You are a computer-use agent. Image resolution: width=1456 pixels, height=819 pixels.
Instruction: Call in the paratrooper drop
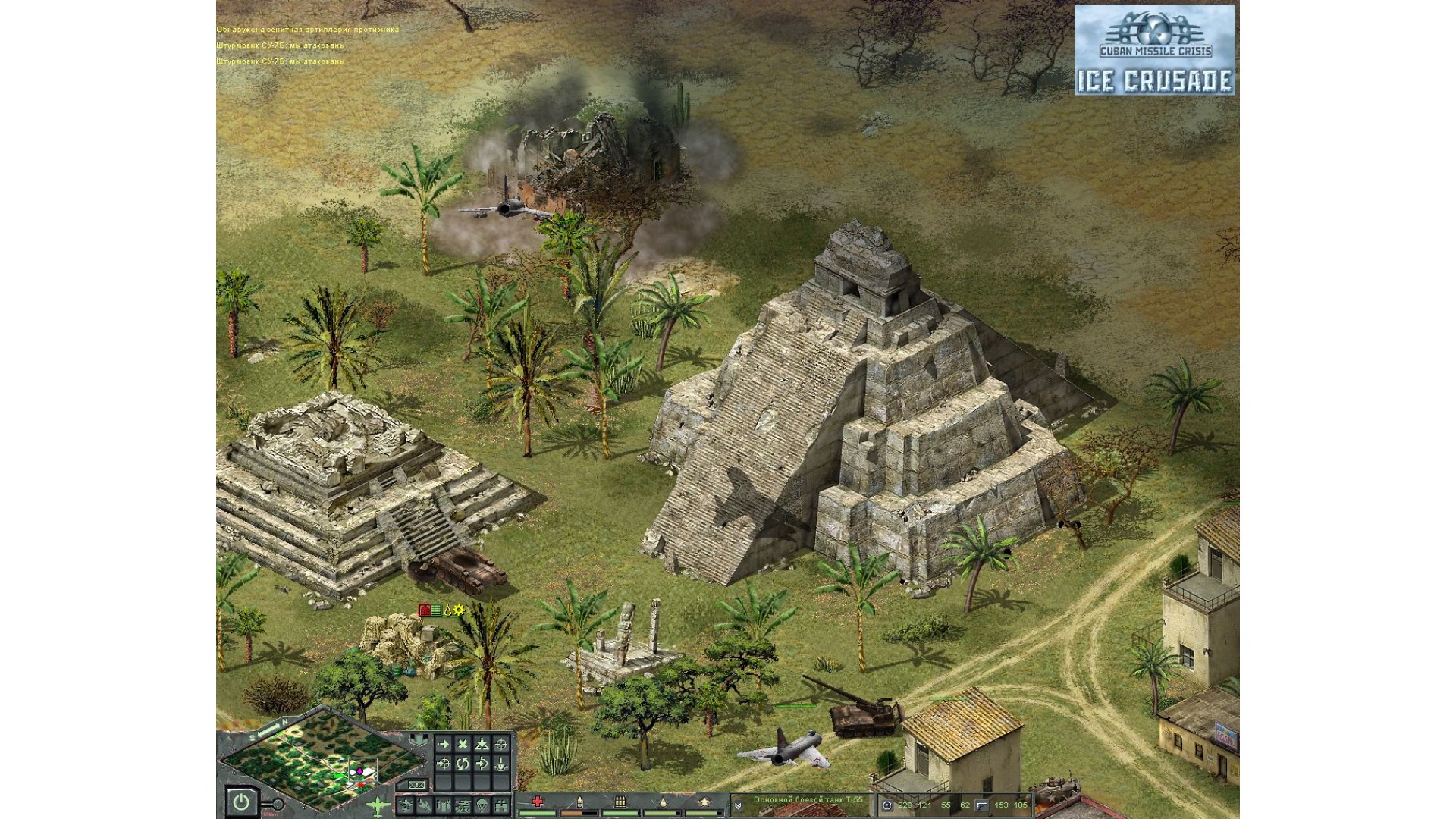pyautogui.click(x=482, y=806)
